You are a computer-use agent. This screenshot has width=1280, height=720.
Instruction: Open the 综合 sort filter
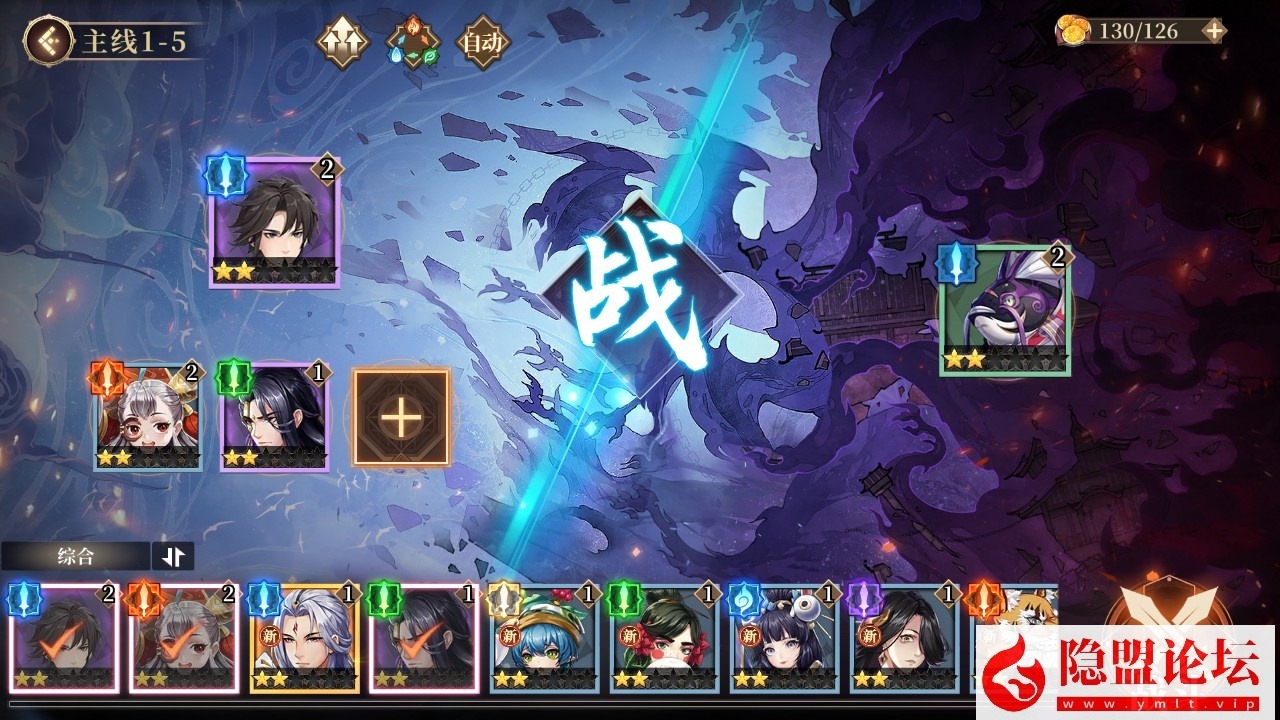76,556
